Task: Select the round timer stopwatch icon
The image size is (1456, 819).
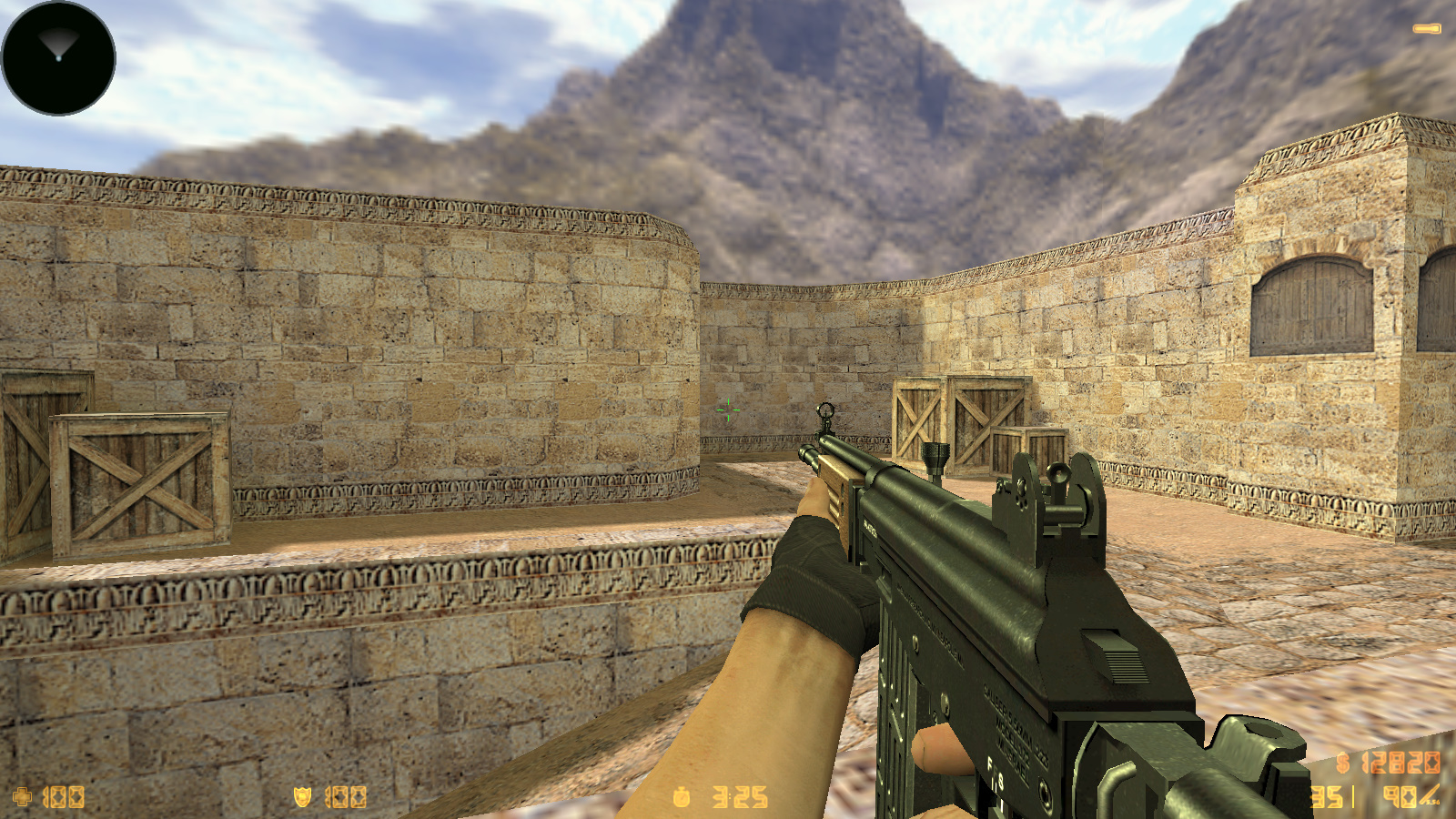Action: (681, 797)
